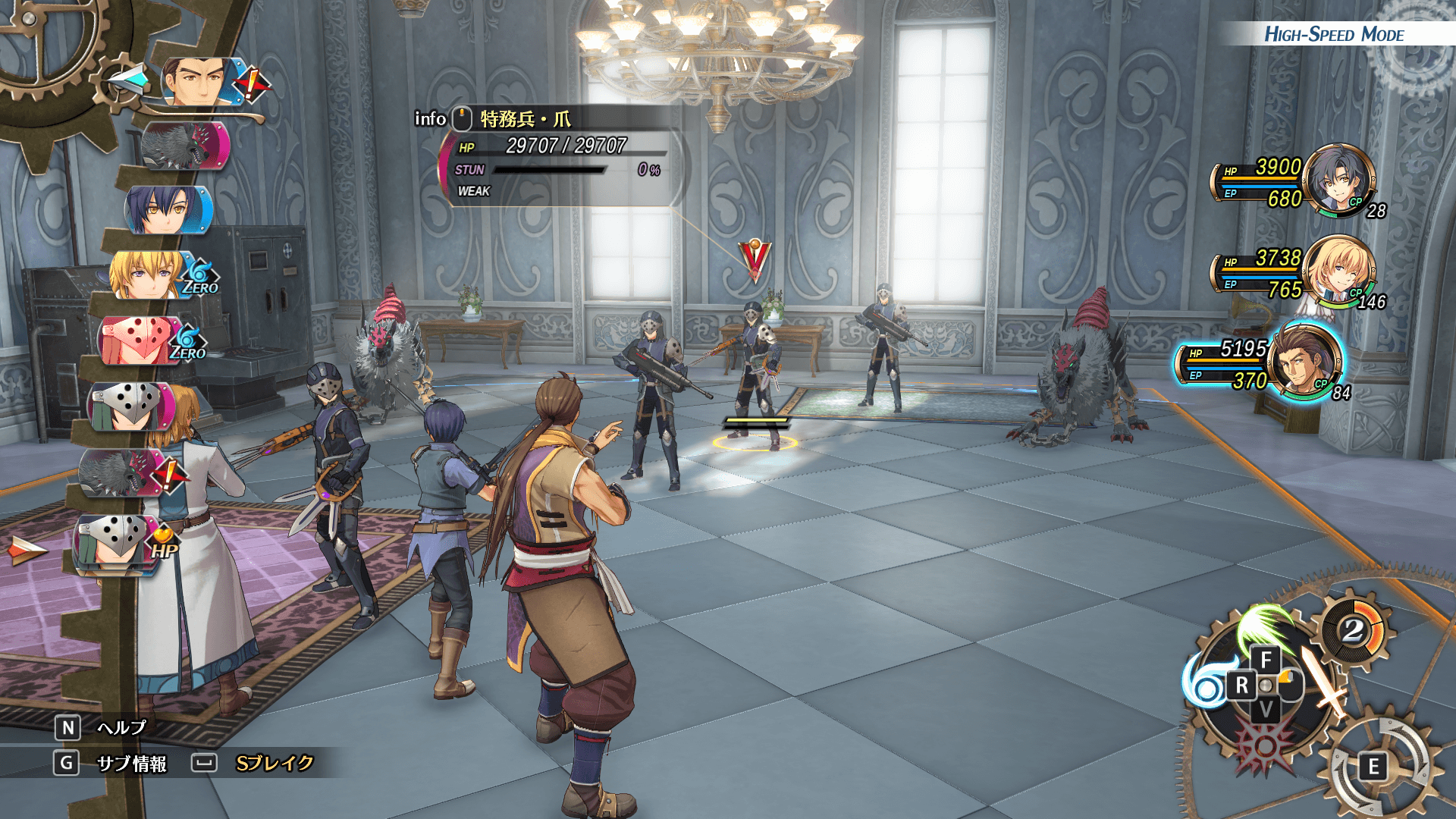
Task: Rotate the command wheel with the arrows gear
Action: (x=1374, y=767)
